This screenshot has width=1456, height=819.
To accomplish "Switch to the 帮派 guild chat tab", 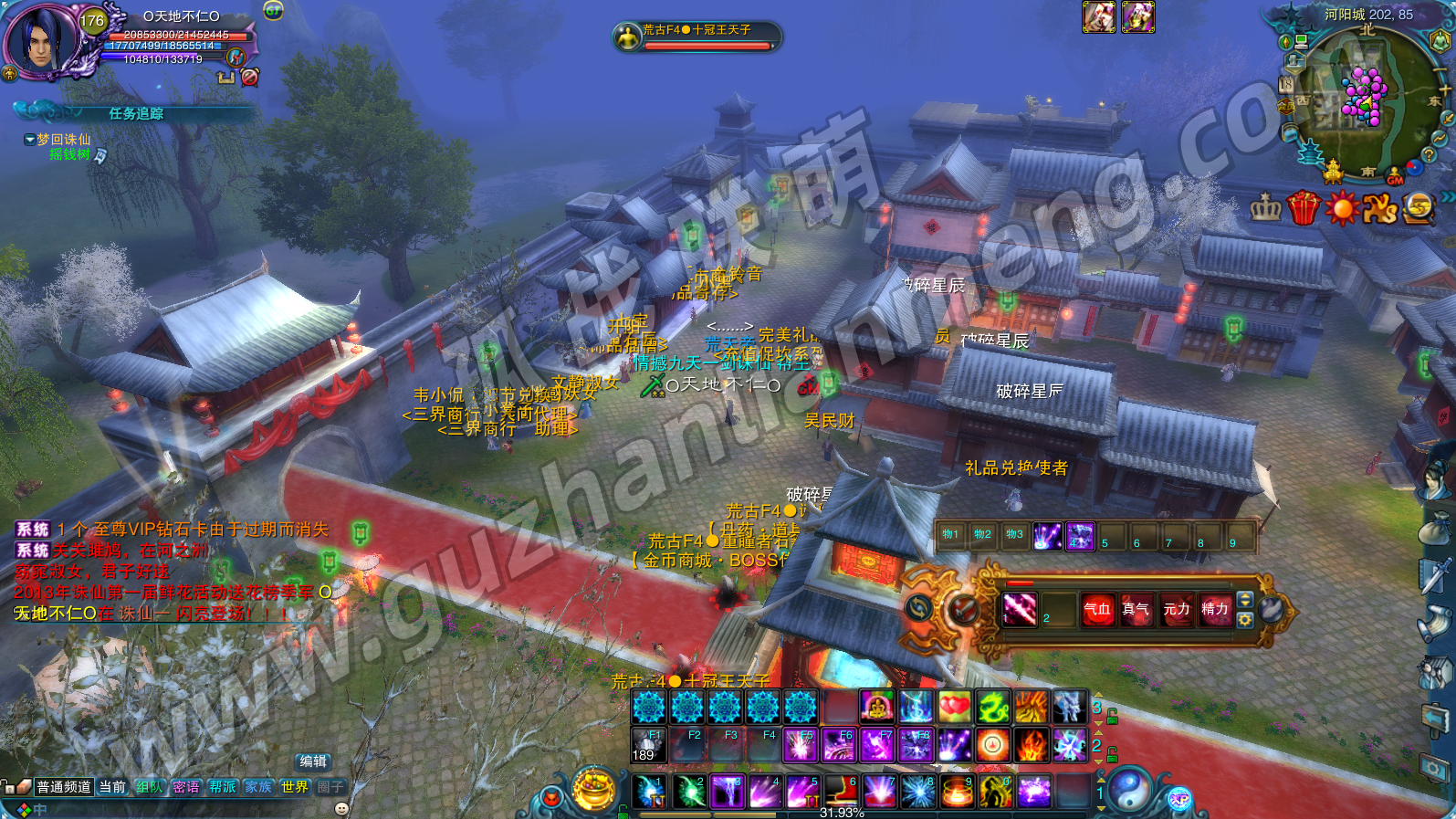I will 222,787.
